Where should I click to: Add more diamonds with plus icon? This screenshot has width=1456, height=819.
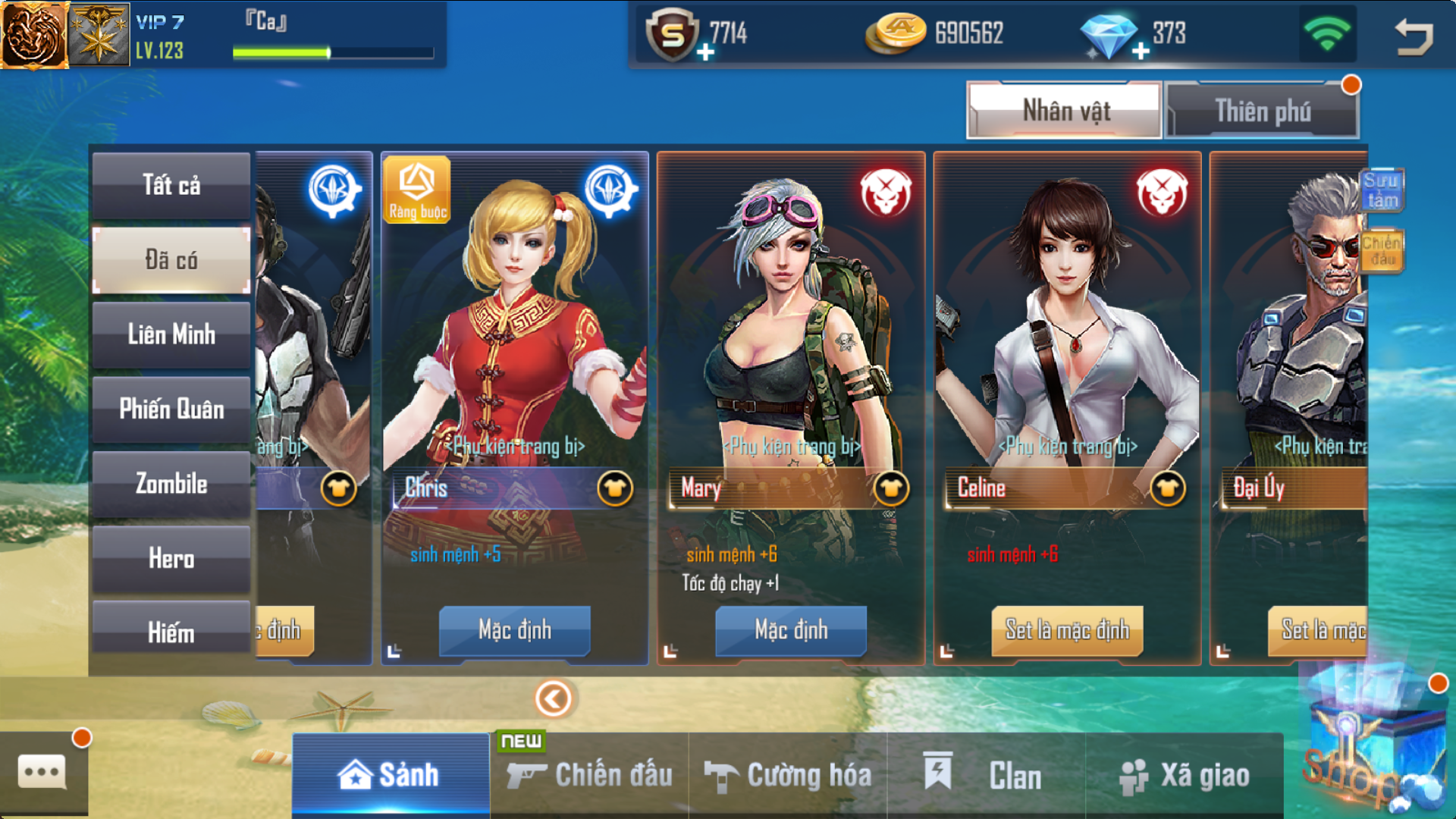pos(1141,52)
